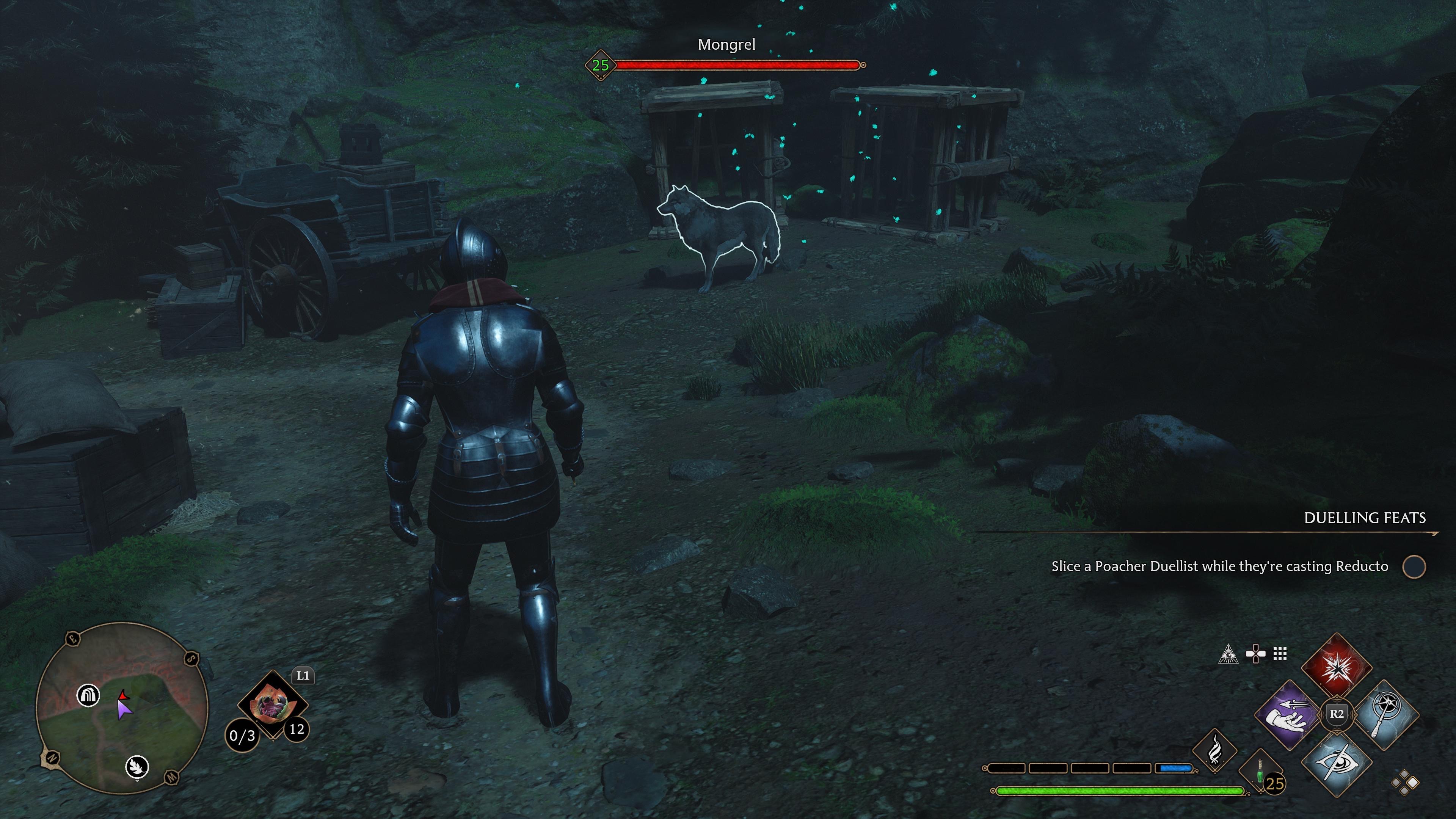Switch spell set with the four-diamond selector

click(x=1405, y=783)
